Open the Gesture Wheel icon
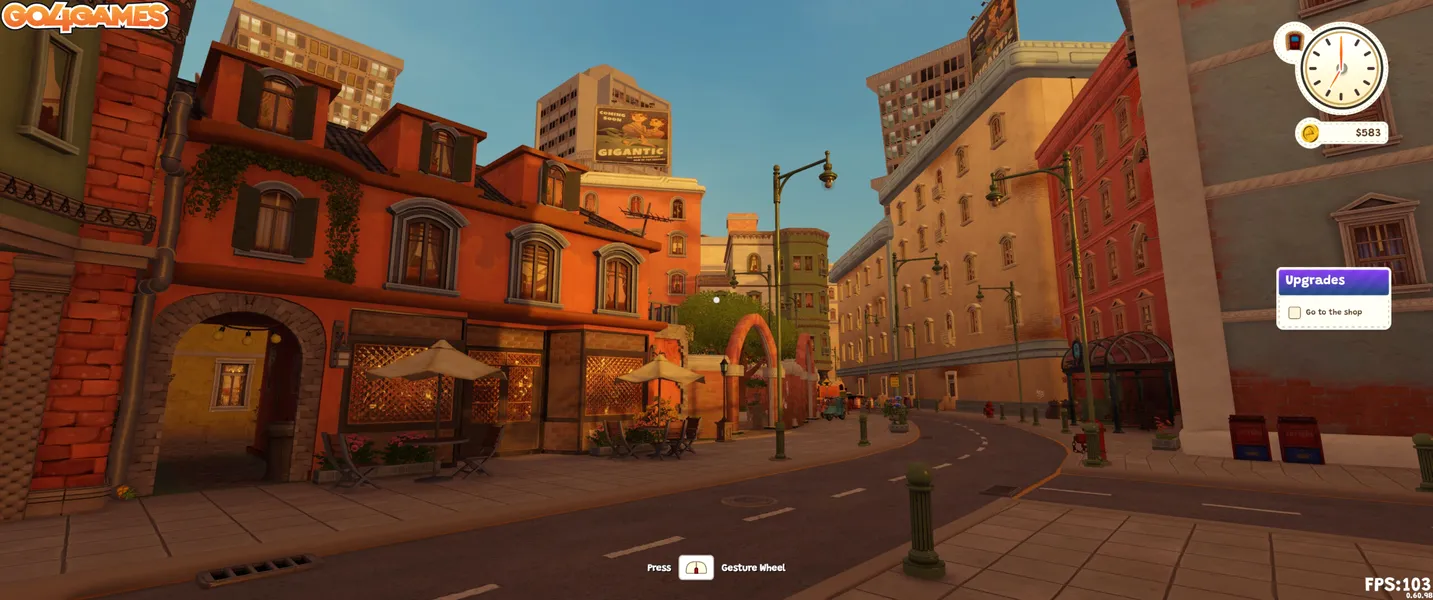The height and width of the screenshot is (600, 1433). coord(696,568)
